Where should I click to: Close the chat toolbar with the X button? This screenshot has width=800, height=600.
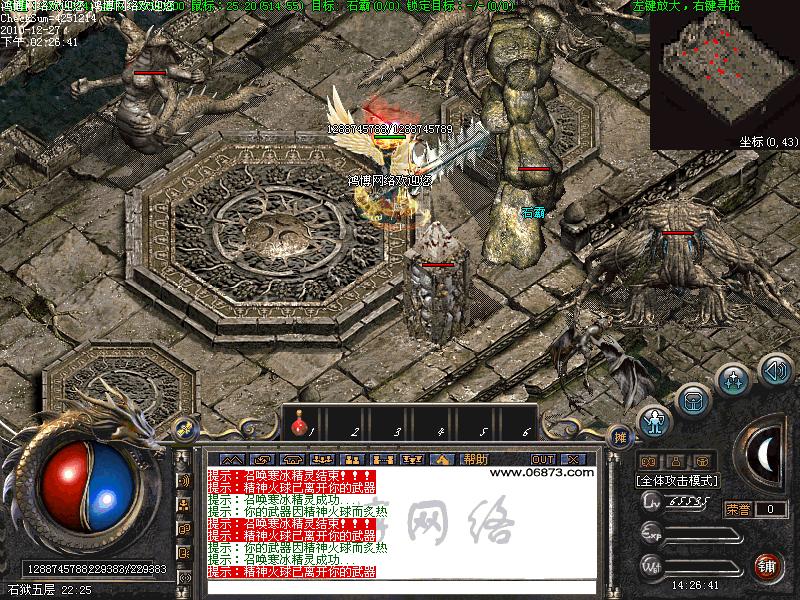573,459
